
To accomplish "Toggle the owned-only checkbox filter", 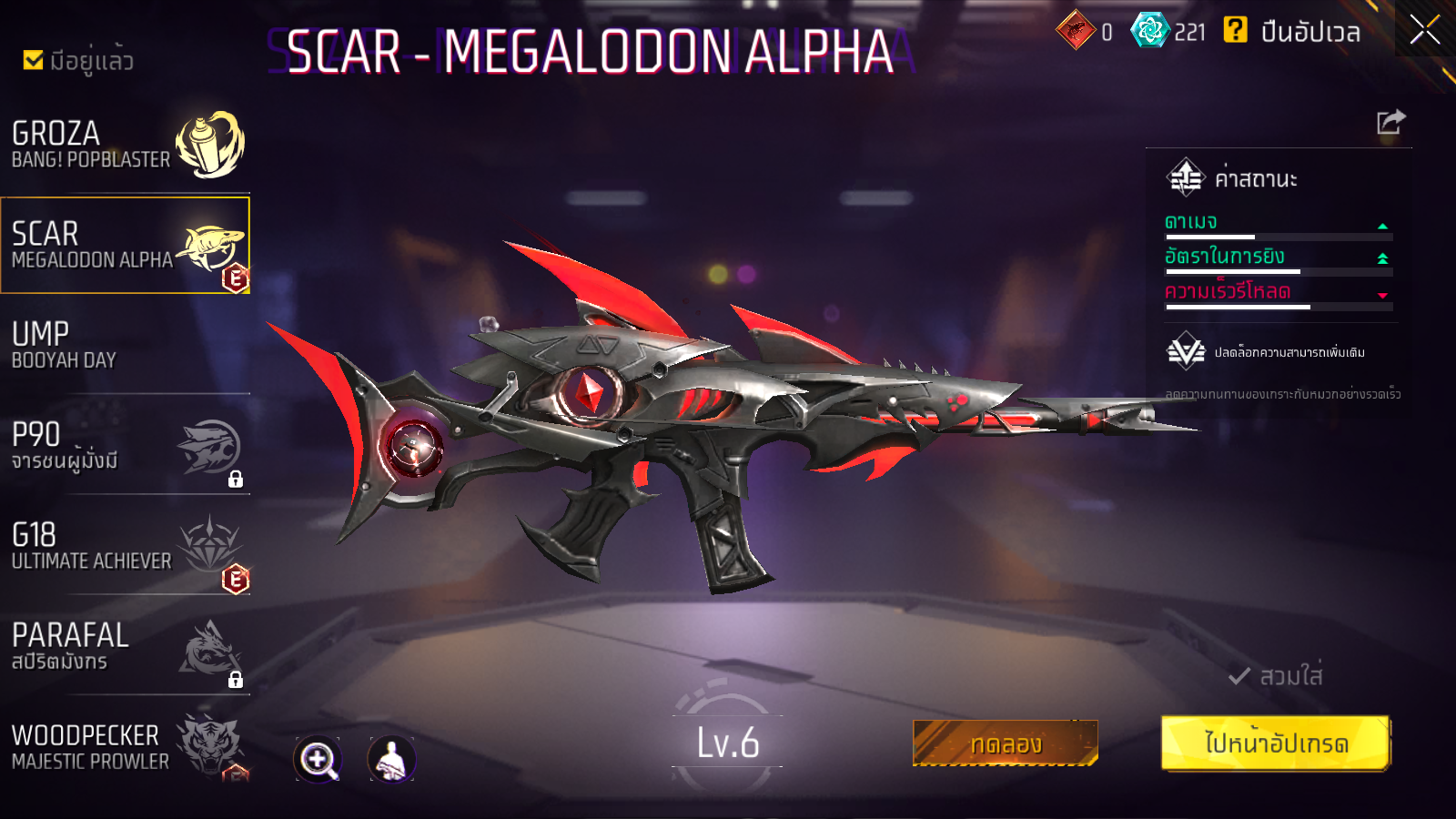I will coord(34,60).
